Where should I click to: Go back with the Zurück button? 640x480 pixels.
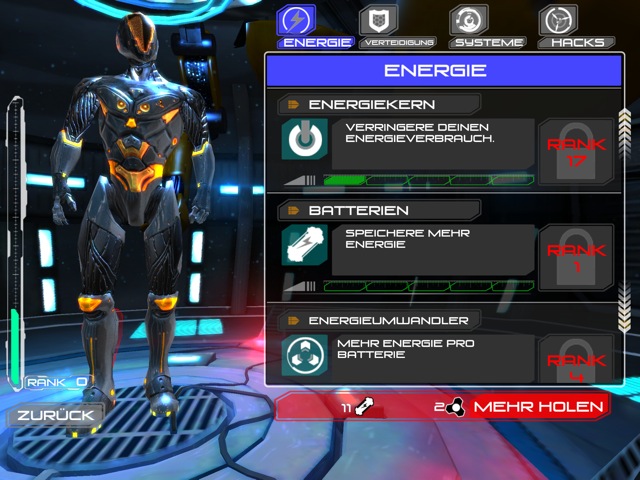[x=55, y=414]
